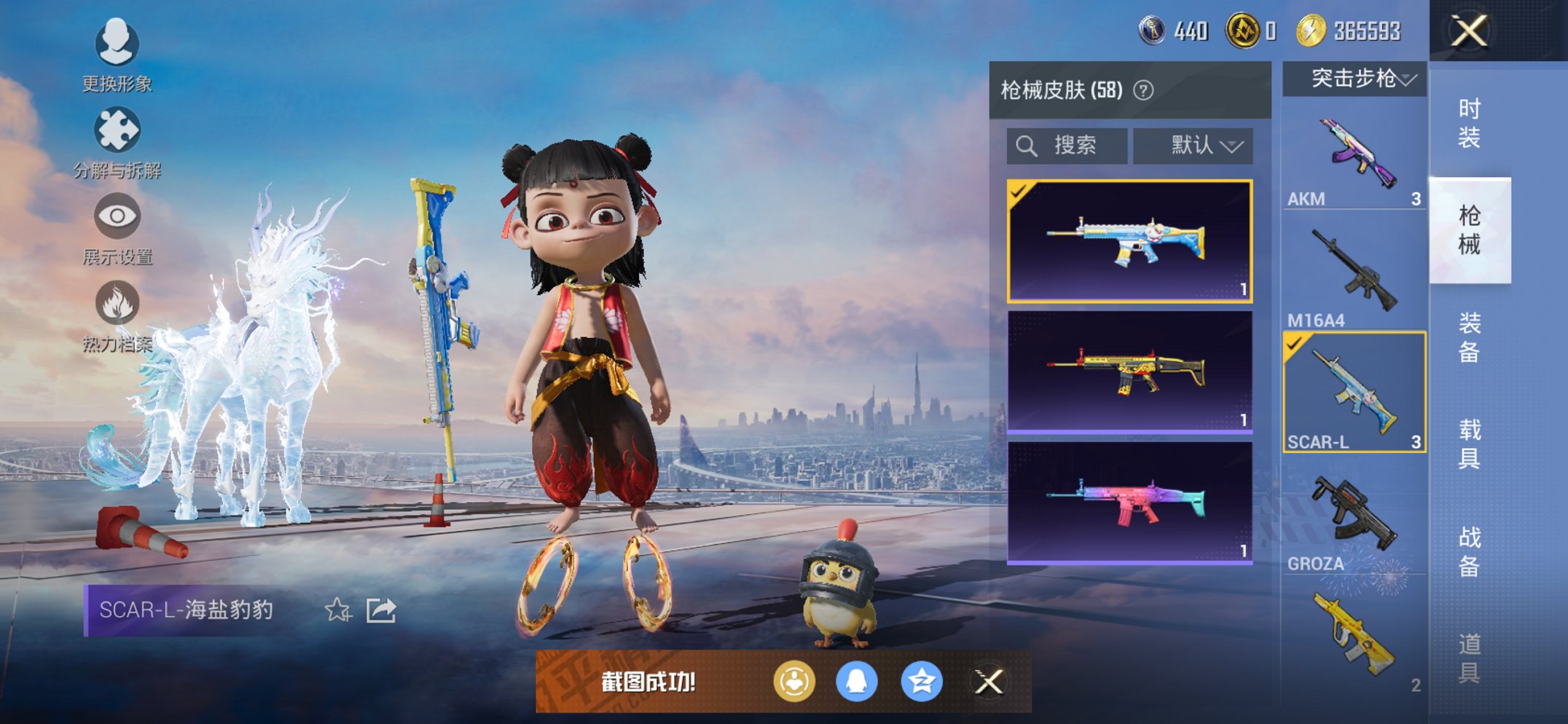This screenshot has height=724, width=1568.
Task: Select the blue-yellow SCAR-L skin thumbnail
Action: pyautogui.click(x=1129, y=241)
